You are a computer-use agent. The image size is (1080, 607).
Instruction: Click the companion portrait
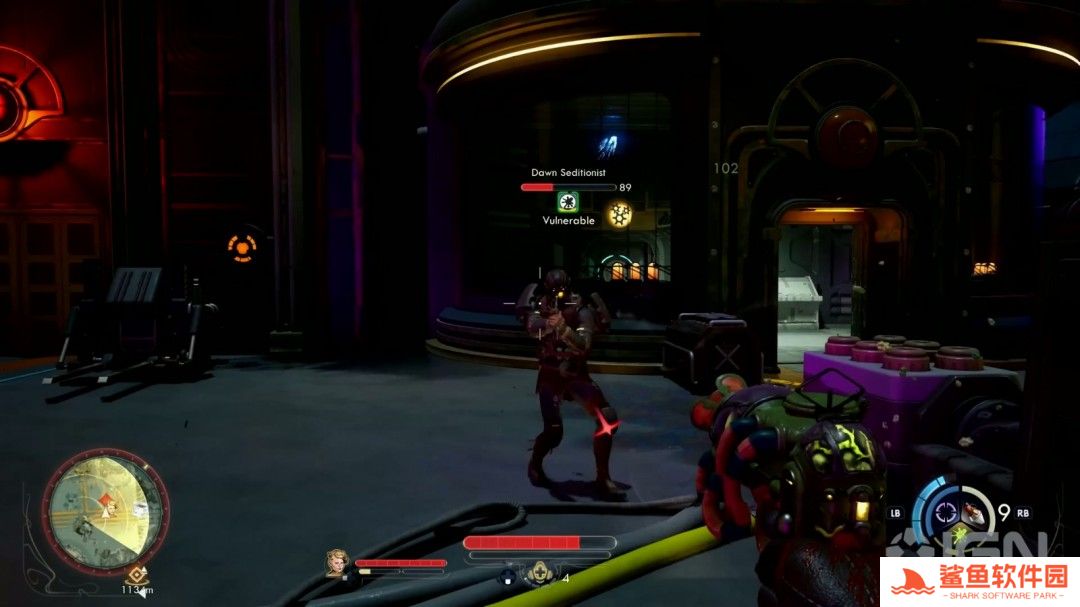[337, 565]
